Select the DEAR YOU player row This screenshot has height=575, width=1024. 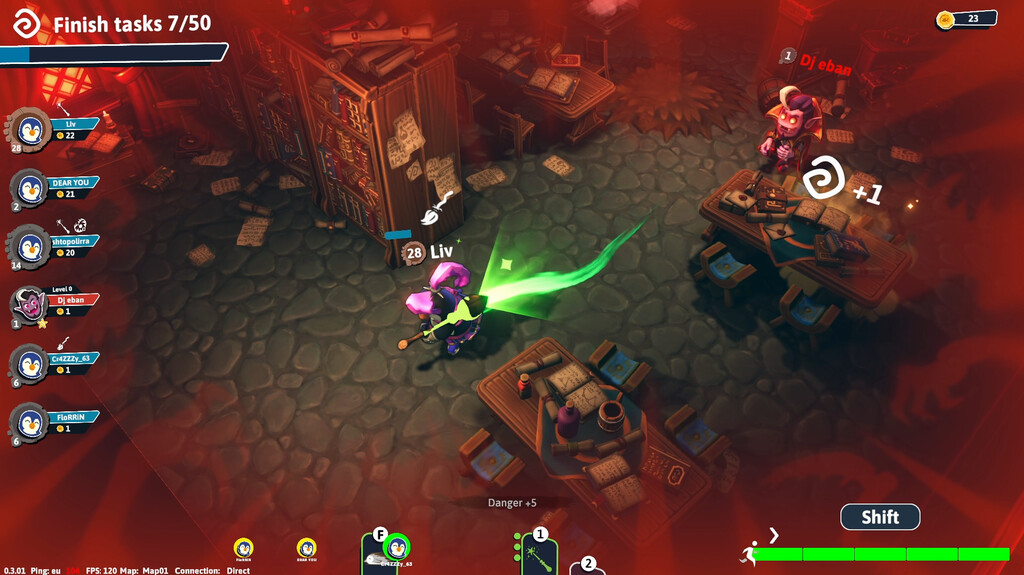click(x=55, y=187)
